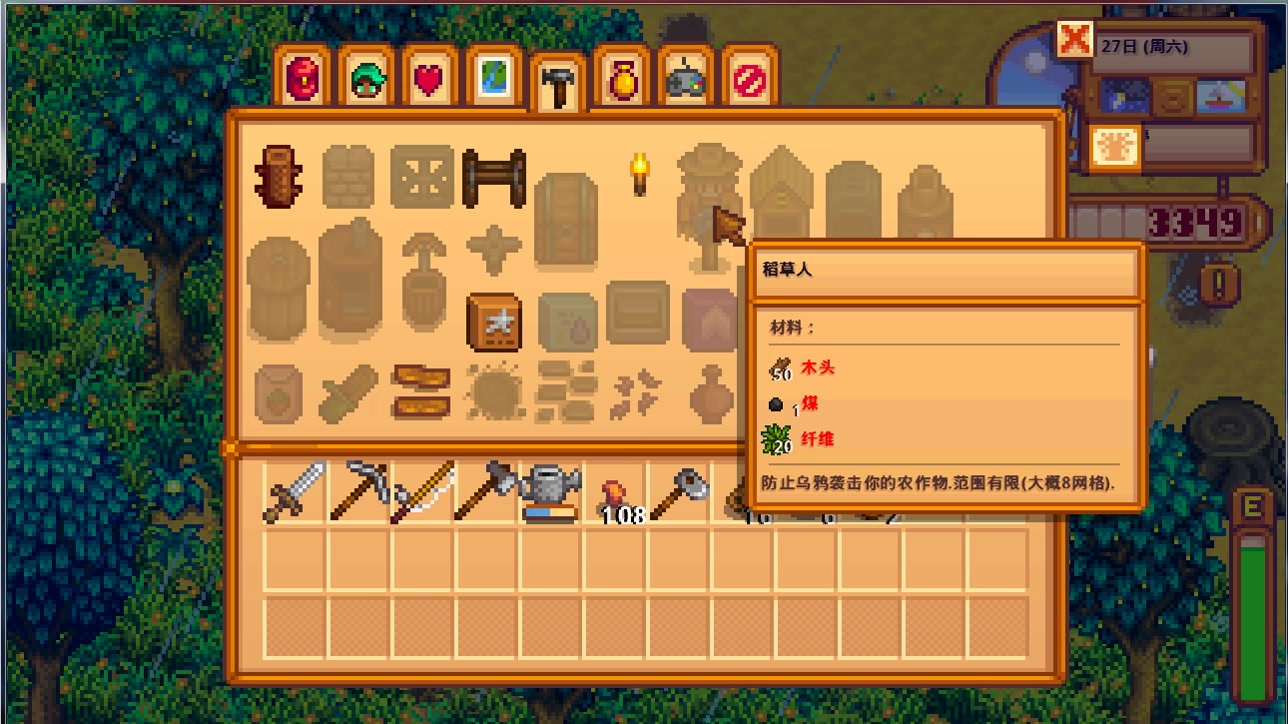
Task: Close the menu with the X button
Action: click(1075, 40)
